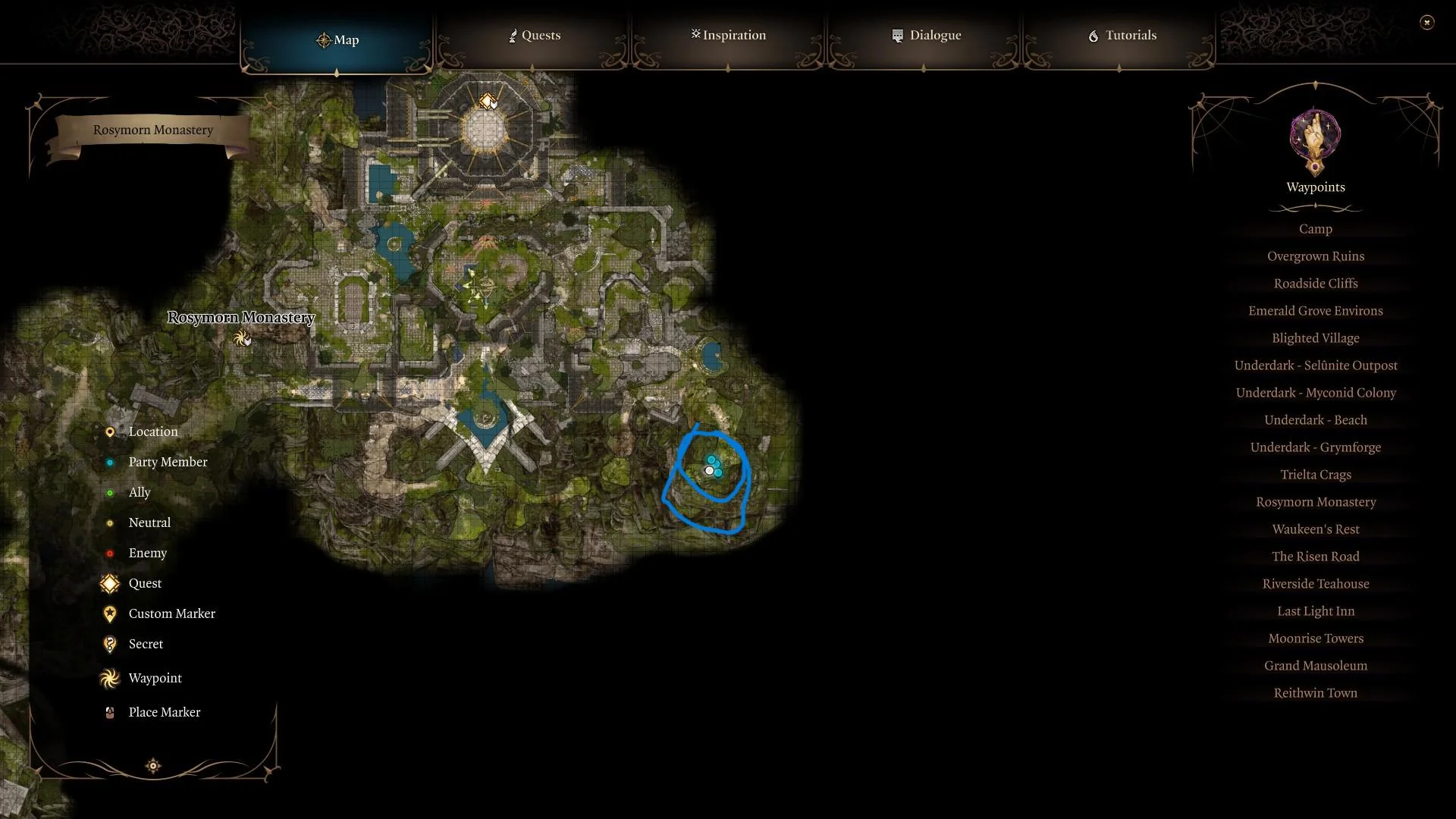Image resolution: width=1456 pixels, height=819 pixels.
Task: Click the waypoint swirl below Rosymorn Monastery label
Action: [243, 337]
